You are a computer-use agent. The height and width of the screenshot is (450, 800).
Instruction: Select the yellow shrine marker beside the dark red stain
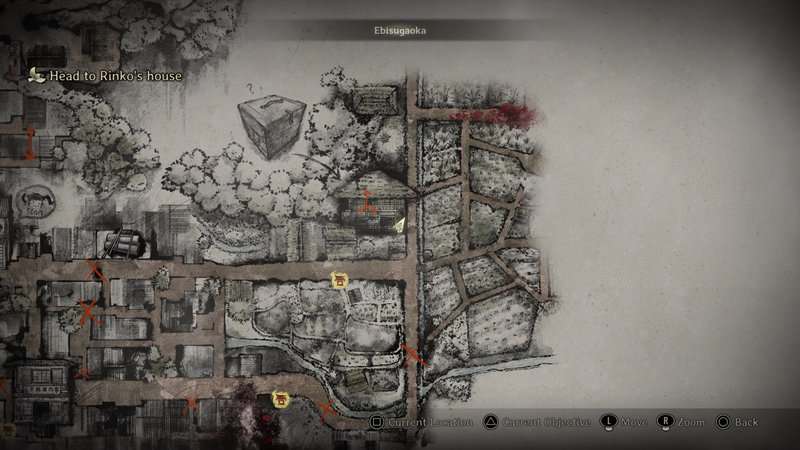pos(281,400)
